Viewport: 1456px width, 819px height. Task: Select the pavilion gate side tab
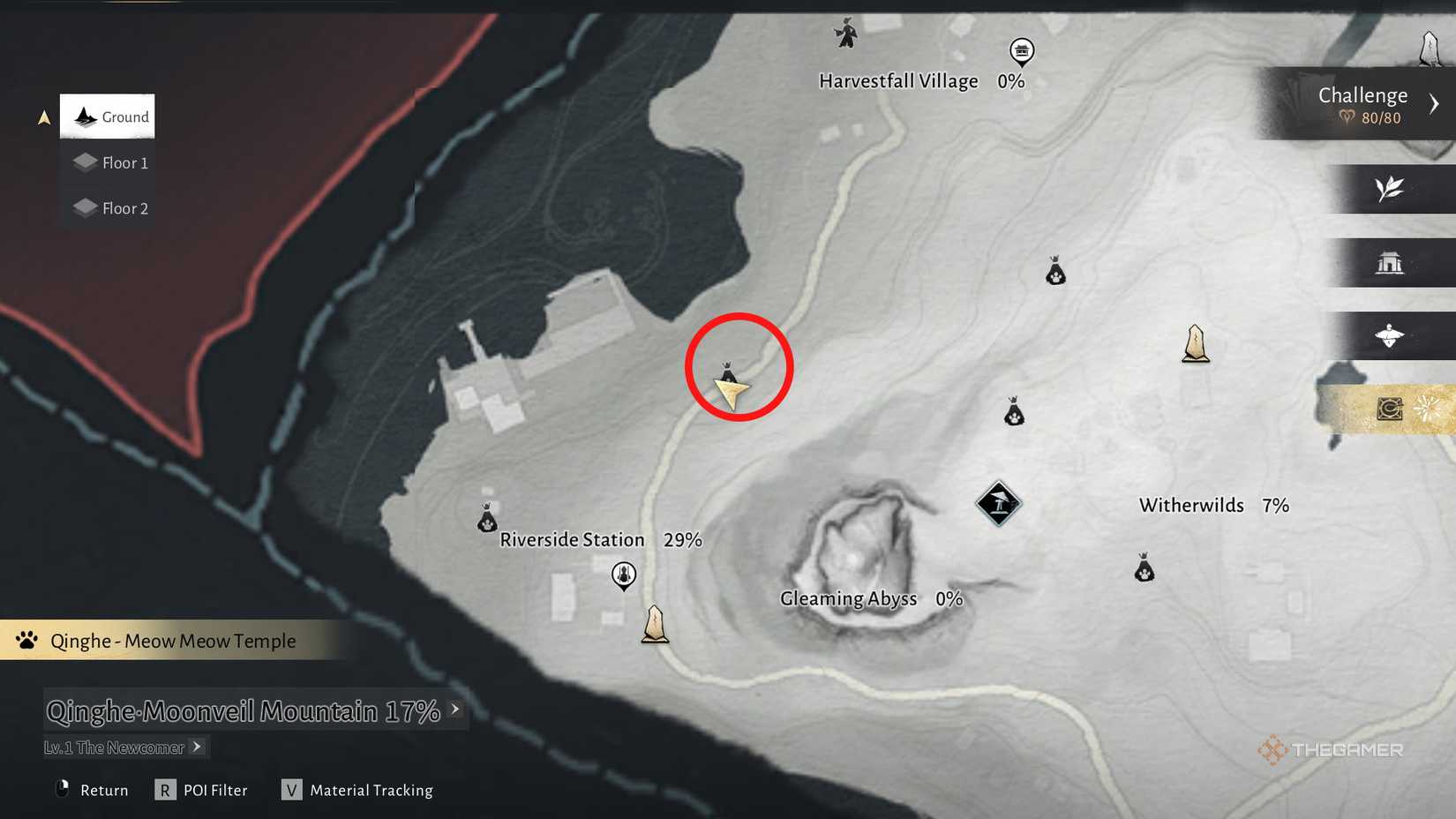click(x=1390, y=262)
